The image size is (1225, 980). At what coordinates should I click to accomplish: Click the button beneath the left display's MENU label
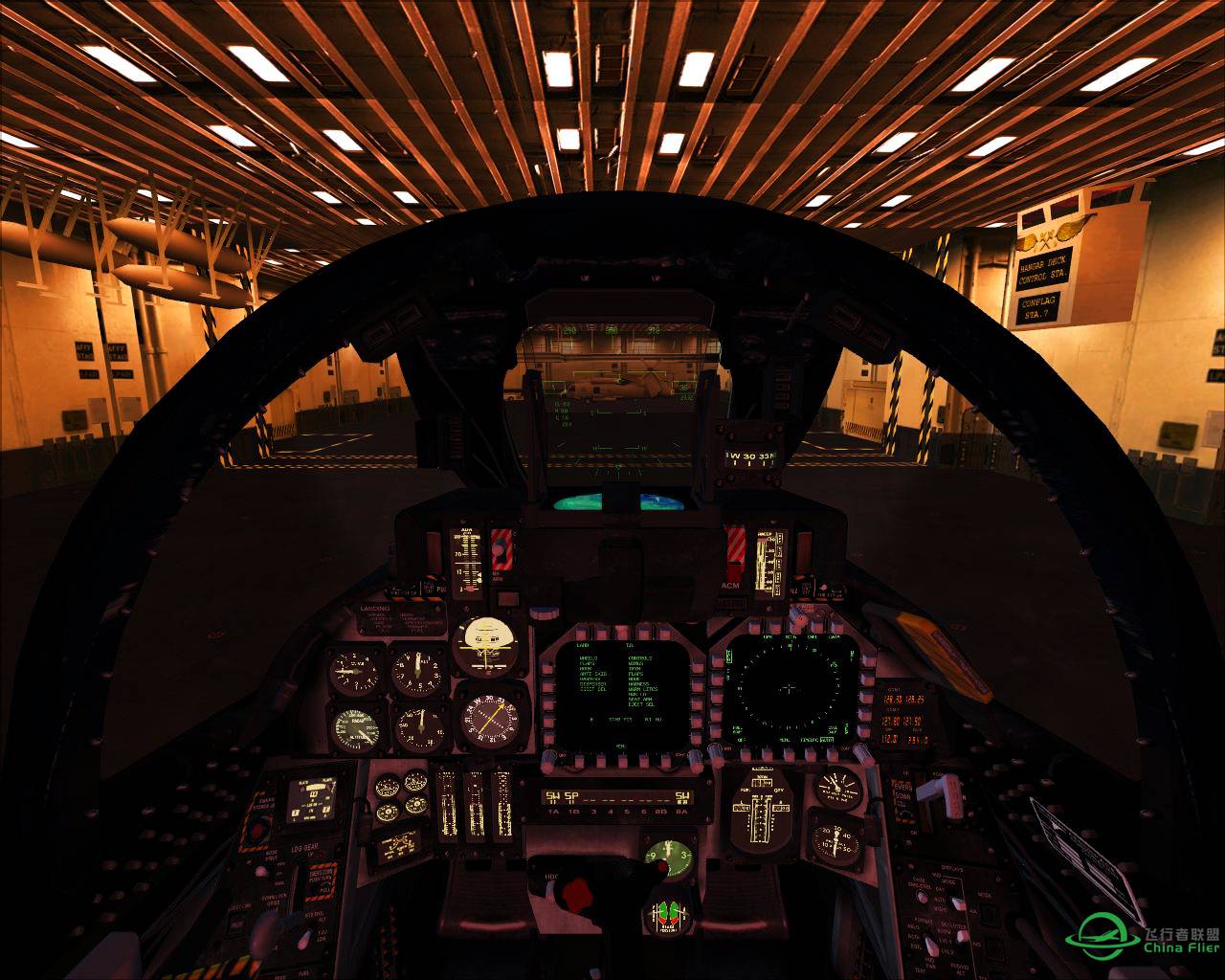click(x=621, y=759)
